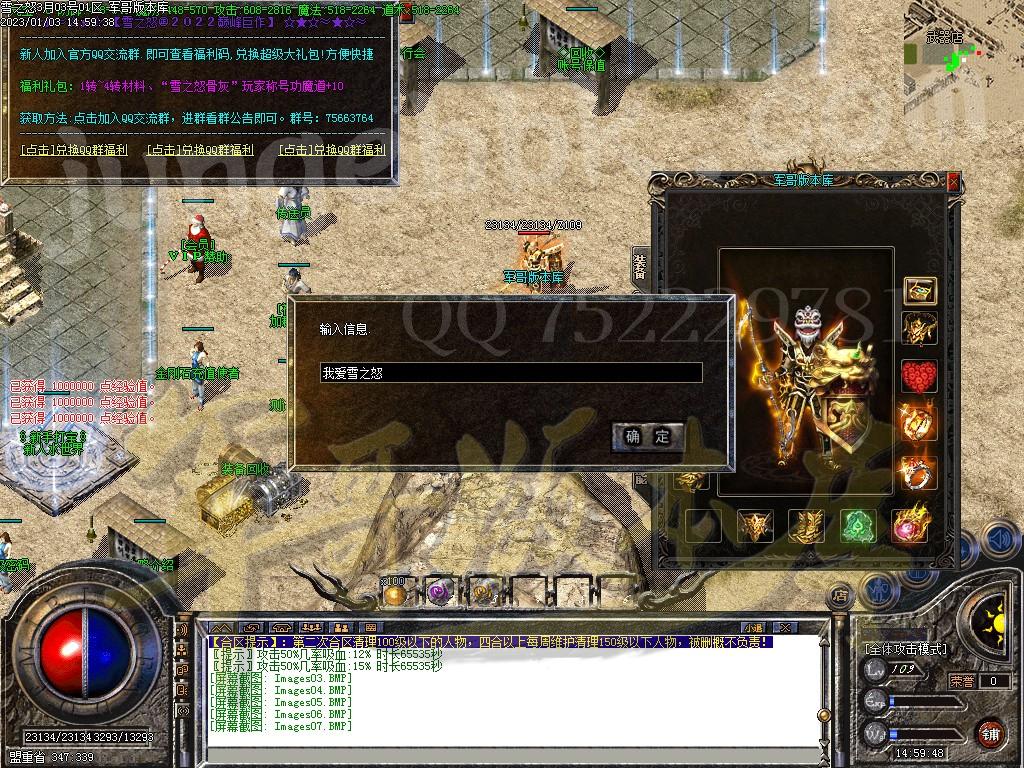Use the purple swirl hotbar item
This screenshot has width=1024, height=768.
[x=438, y=593]
